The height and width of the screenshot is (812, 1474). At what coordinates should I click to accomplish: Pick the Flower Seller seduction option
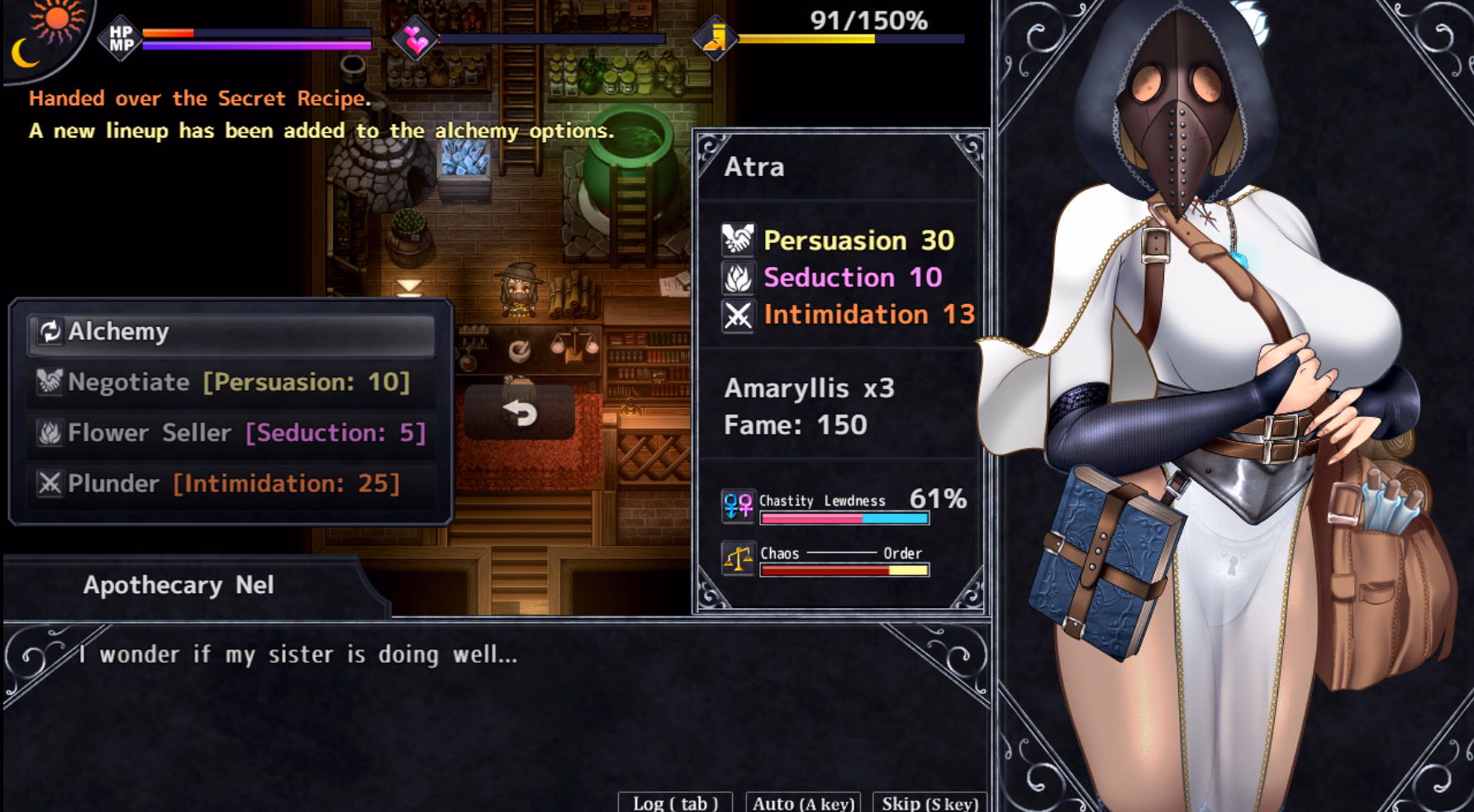pyautogui.click(x=231, y=433)
